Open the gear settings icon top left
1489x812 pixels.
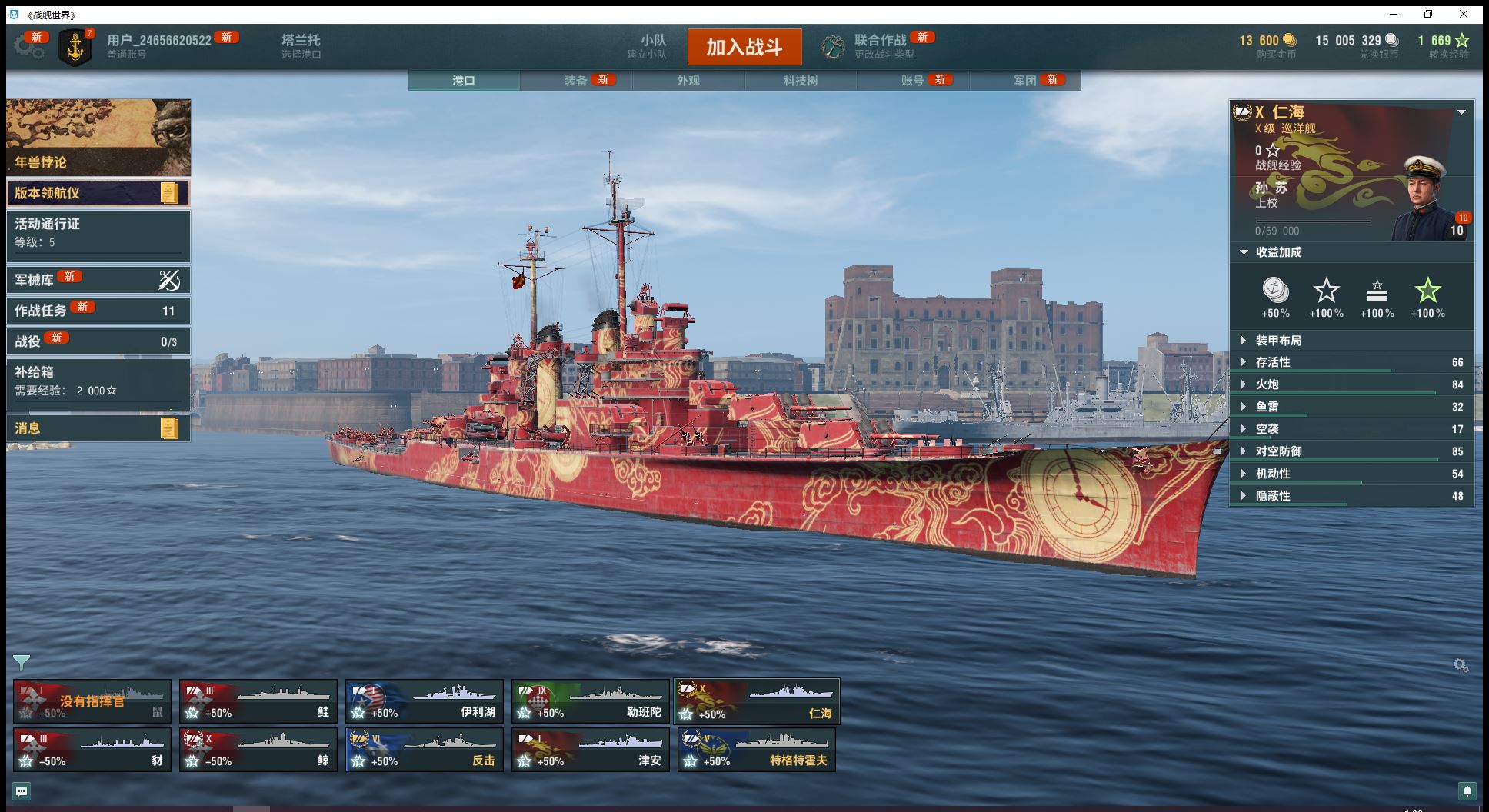click(28, 46)
